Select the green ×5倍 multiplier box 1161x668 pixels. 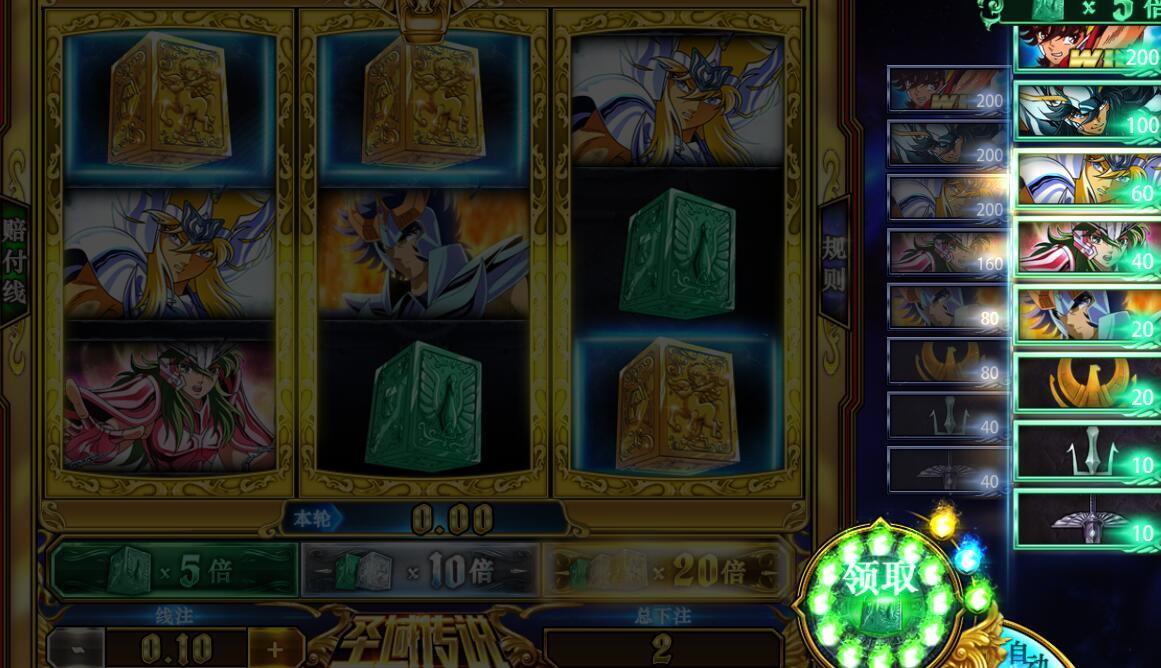click(175, 570)
